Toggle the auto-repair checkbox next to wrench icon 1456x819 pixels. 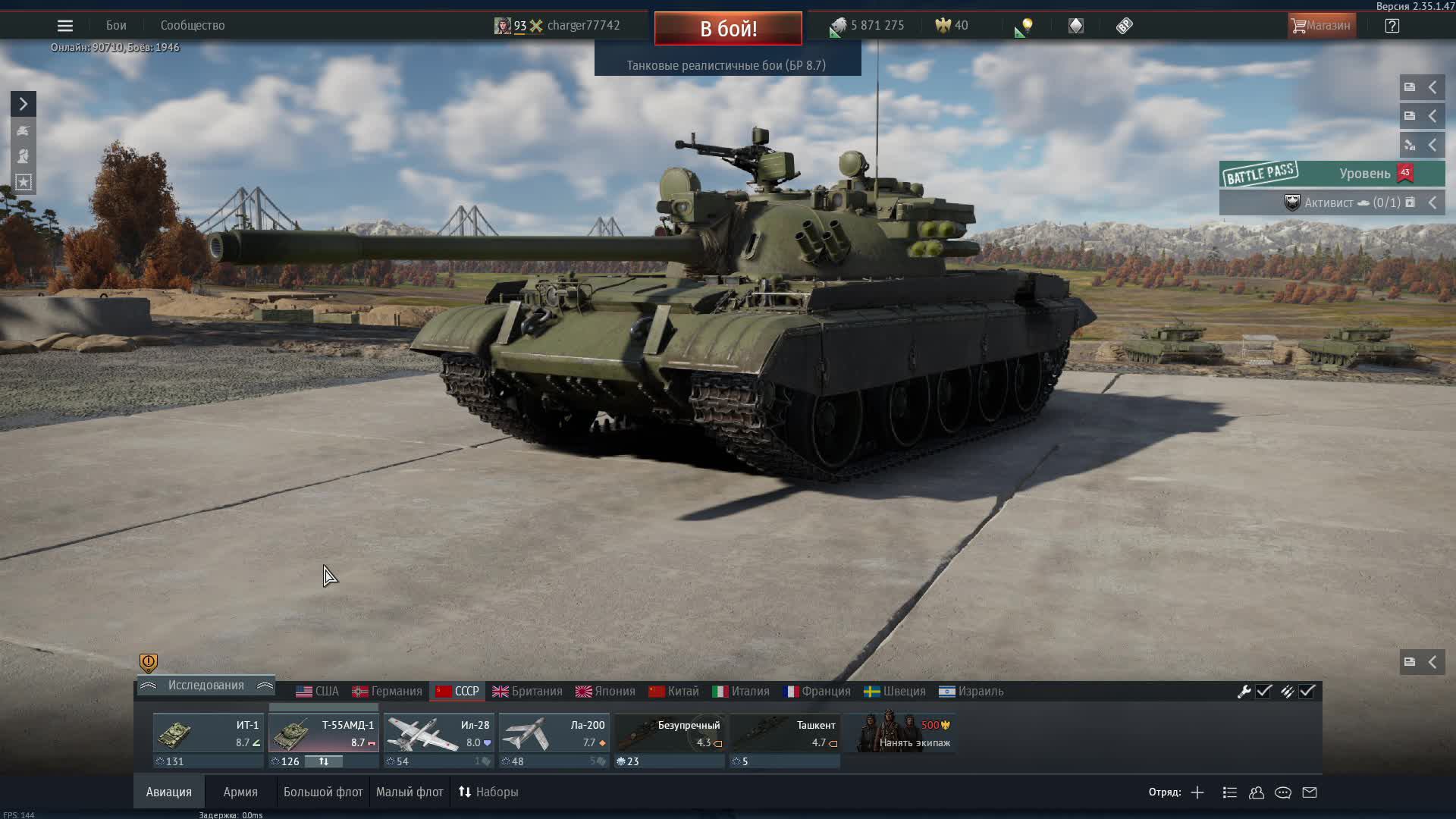coord(1263,692)
